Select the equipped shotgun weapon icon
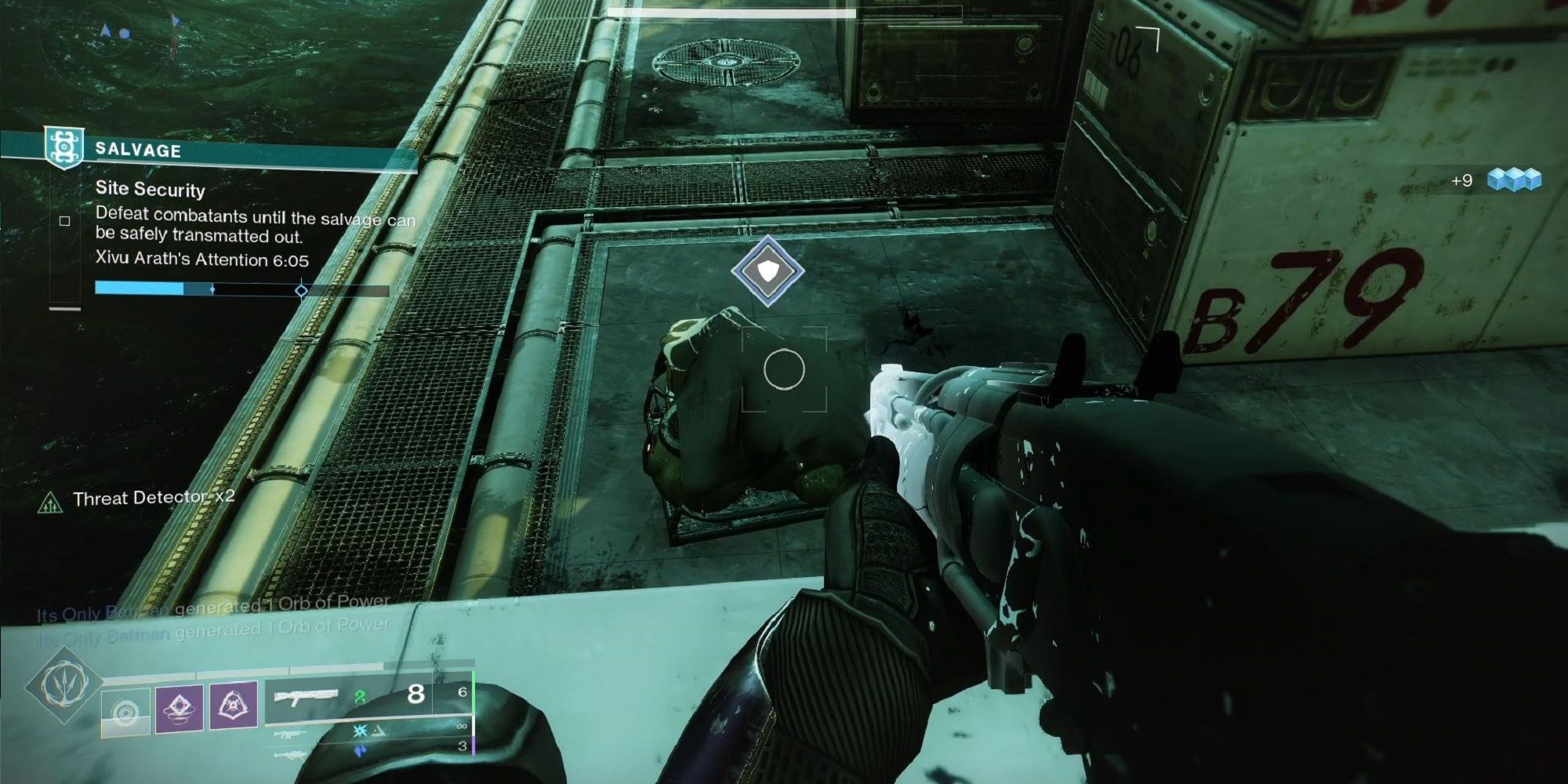This screenshot has width=1568, height=784. tap(307, 696)
